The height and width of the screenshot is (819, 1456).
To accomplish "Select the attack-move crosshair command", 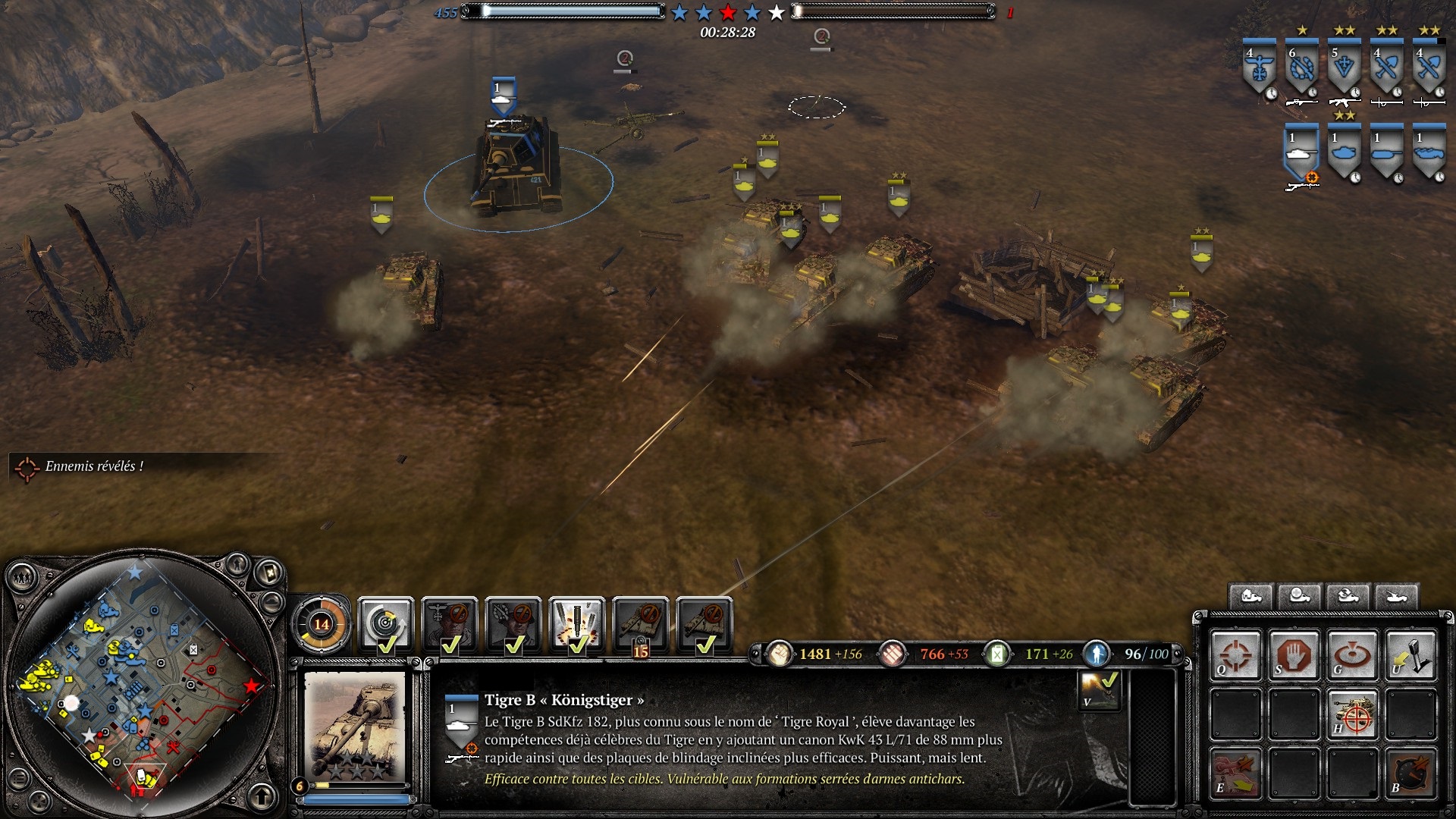I will tap(1235, 655).
